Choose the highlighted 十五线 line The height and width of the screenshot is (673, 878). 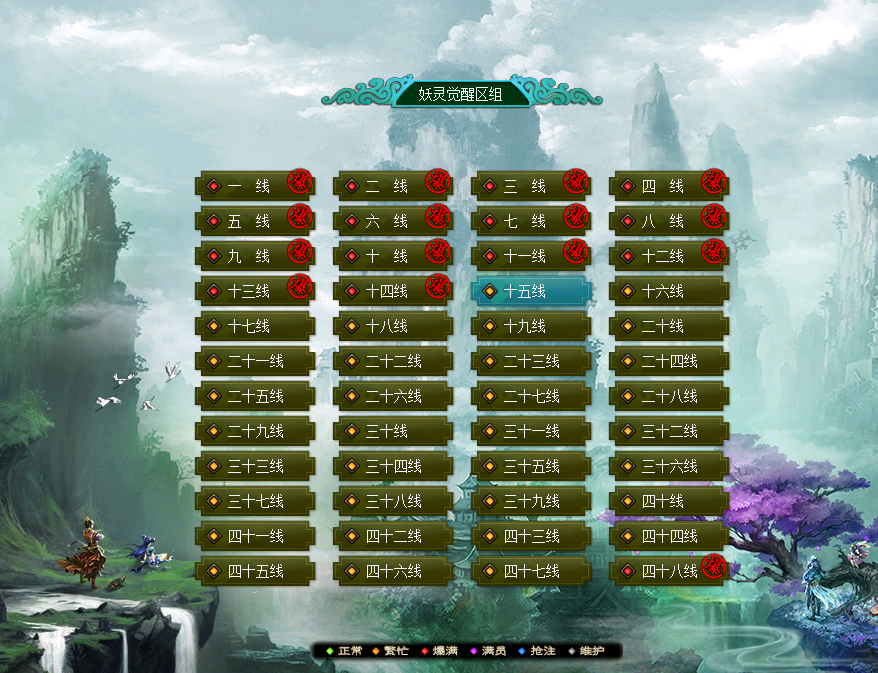tap(530, 291)
